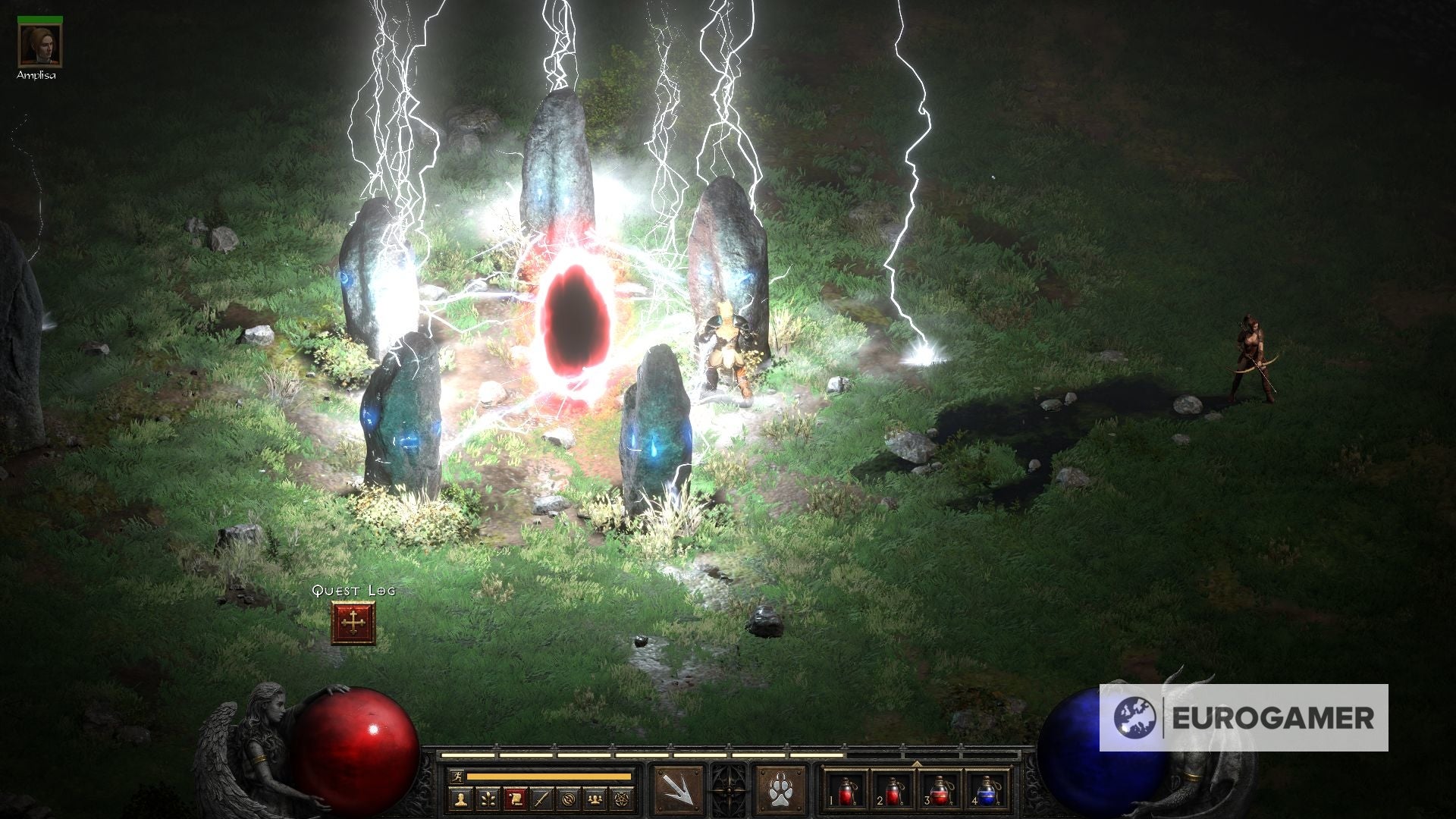
Task: Open the Party screen via people icon
Action: 595,799
